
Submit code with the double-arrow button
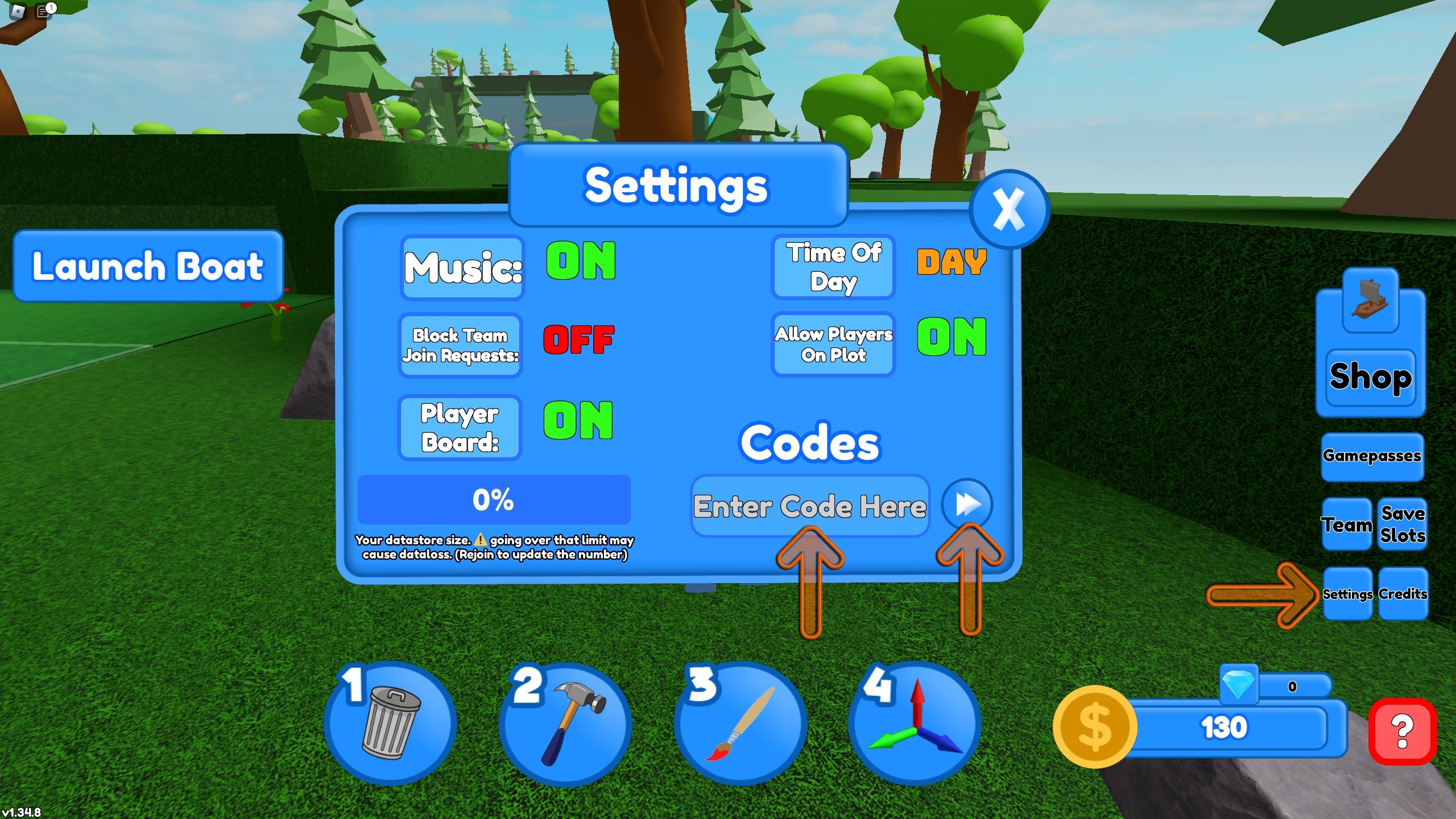pos(967,503)
